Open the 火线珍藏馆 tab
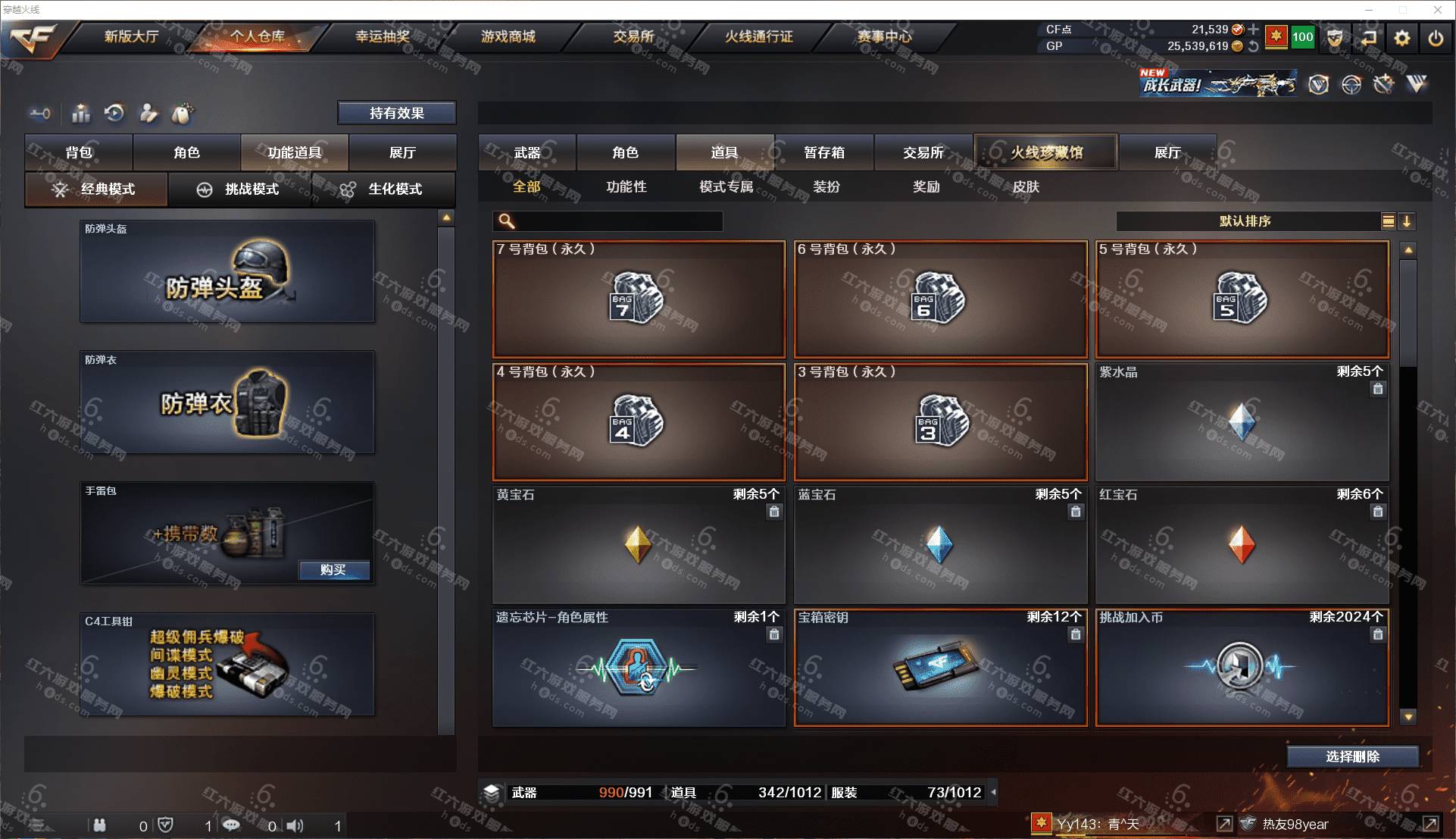 pyautogui.click(x=1046, y=152)
